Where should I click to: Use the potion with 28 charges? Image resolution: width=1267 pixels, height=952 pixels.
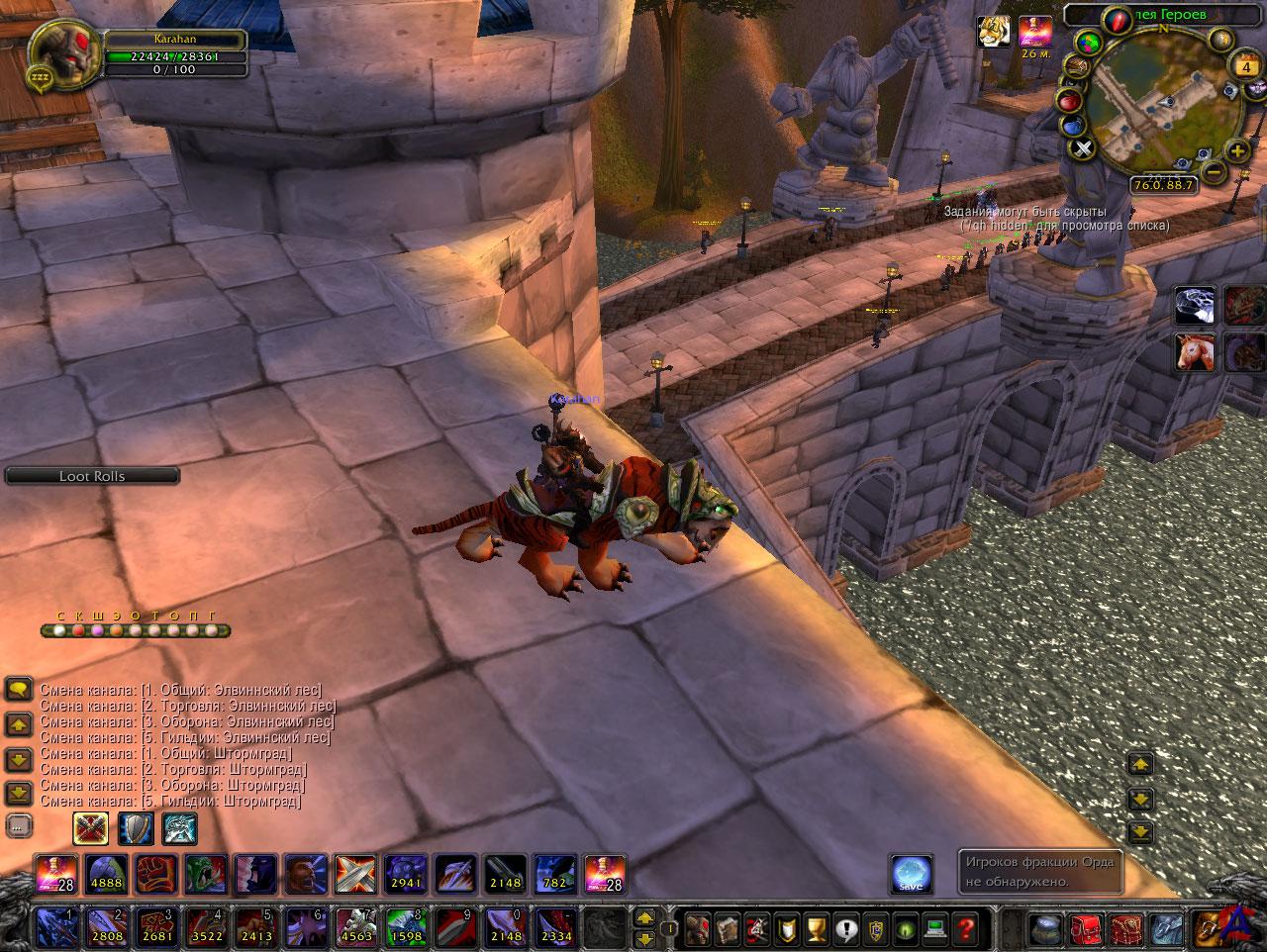tap(56, 874)
